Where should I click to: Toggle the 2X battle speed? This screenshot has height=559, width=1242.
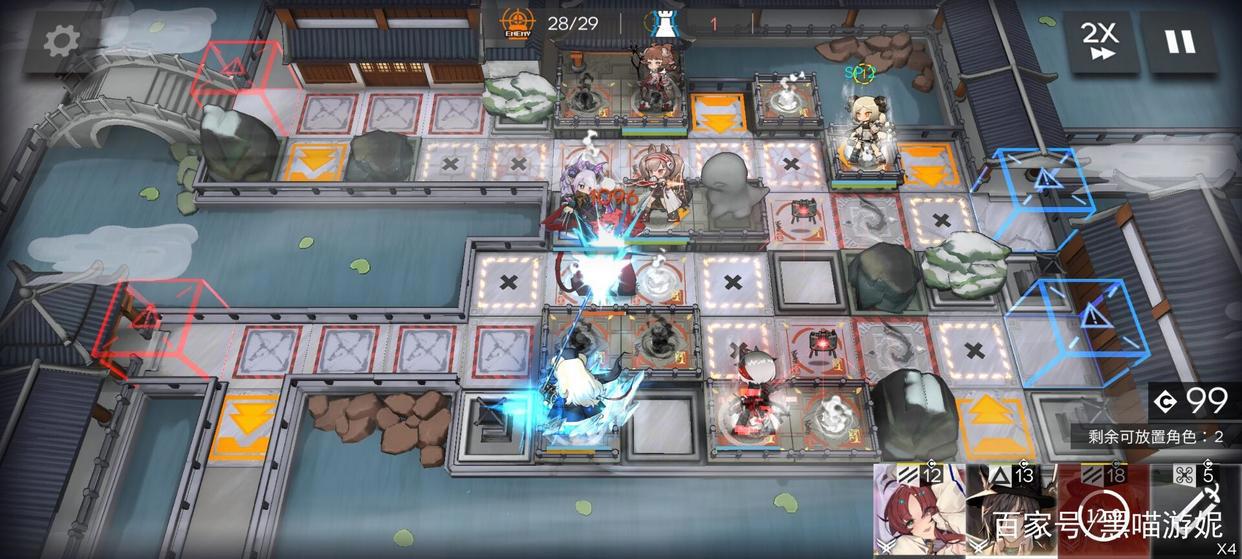click(x=1102, y=42)
